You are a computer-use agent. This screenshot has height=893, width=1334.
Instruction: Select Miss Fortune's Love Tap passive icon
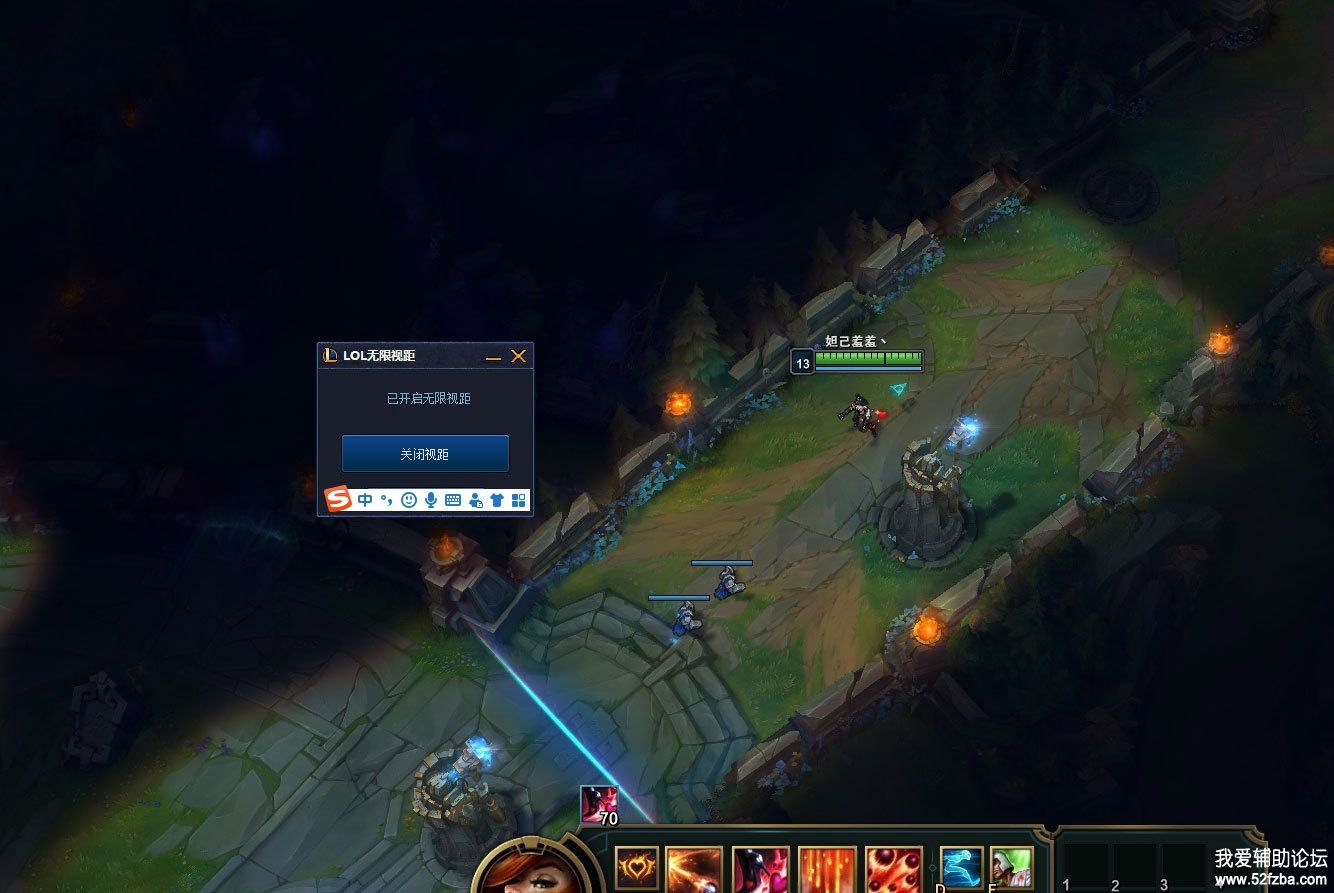click(x=637, y=868)
